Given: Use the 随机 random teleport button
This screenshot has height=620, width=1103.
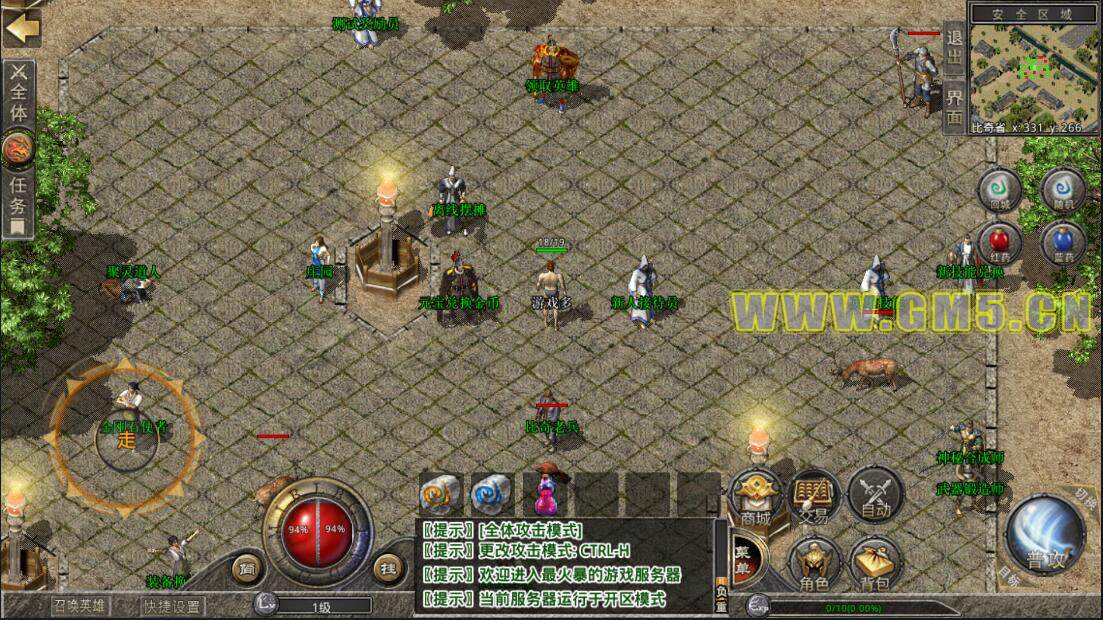Looking at the screenshot, I should click(x=1063, y=189).
